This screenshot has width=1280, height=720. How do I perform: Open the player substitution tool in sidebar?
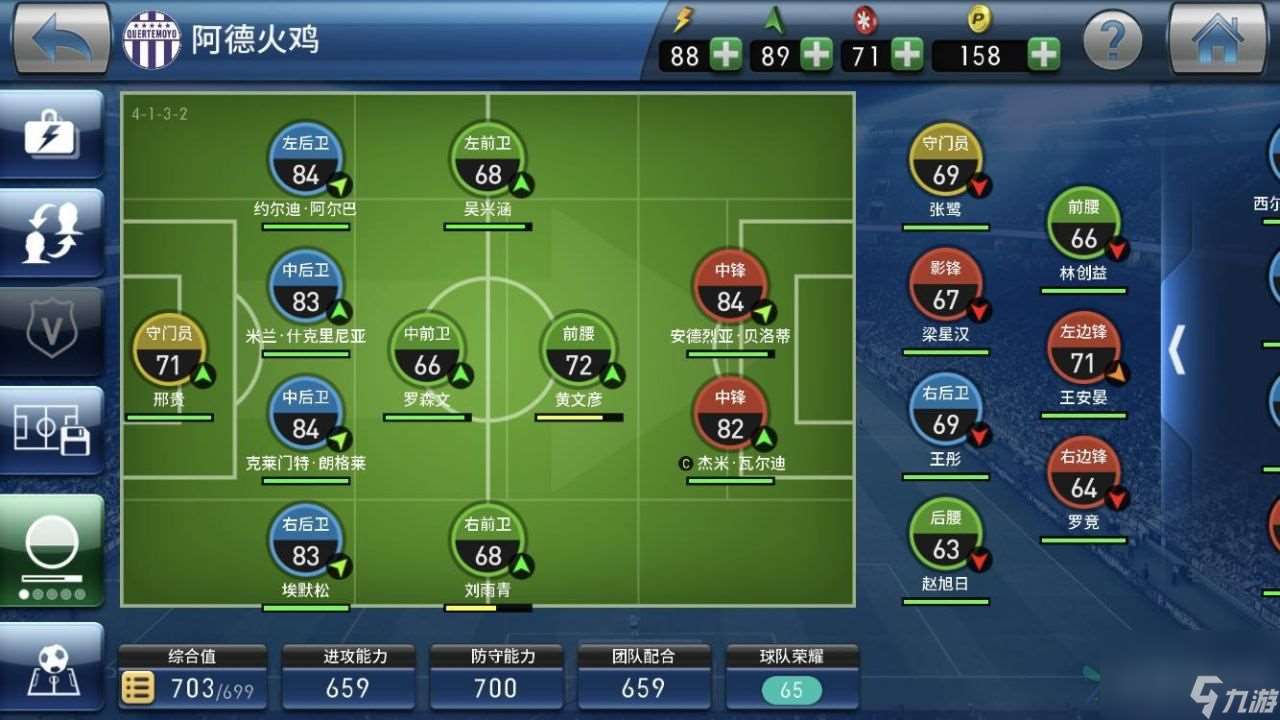click(51, 232)
